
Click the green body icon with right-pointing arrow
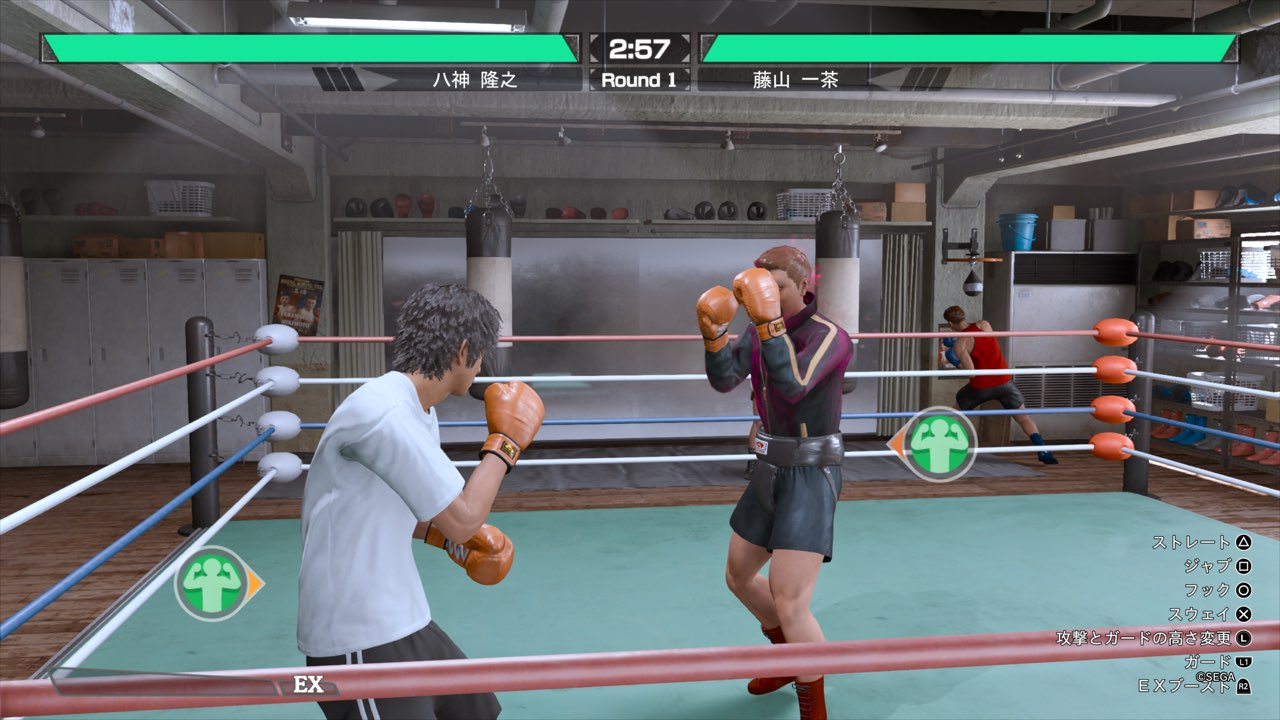tap(213, 584)
